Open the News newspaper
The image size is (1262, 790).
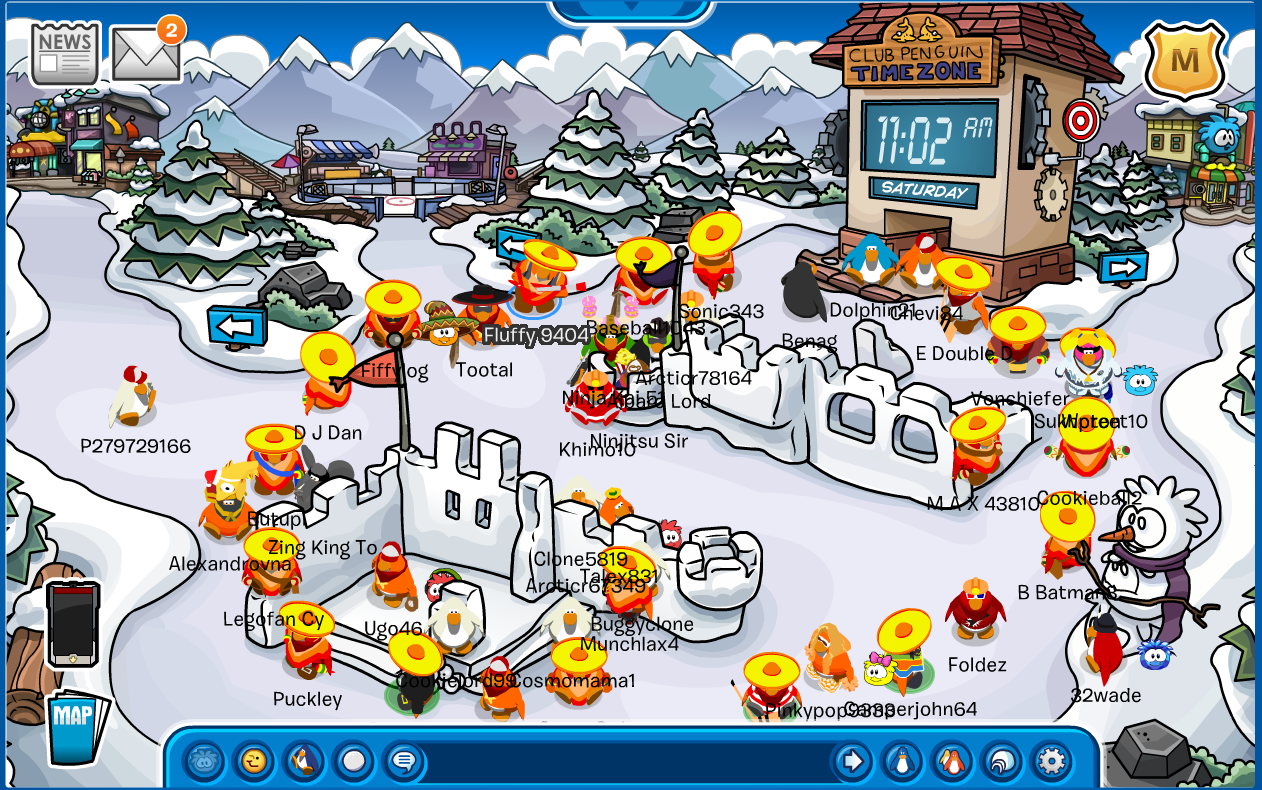tap(65, 53)
